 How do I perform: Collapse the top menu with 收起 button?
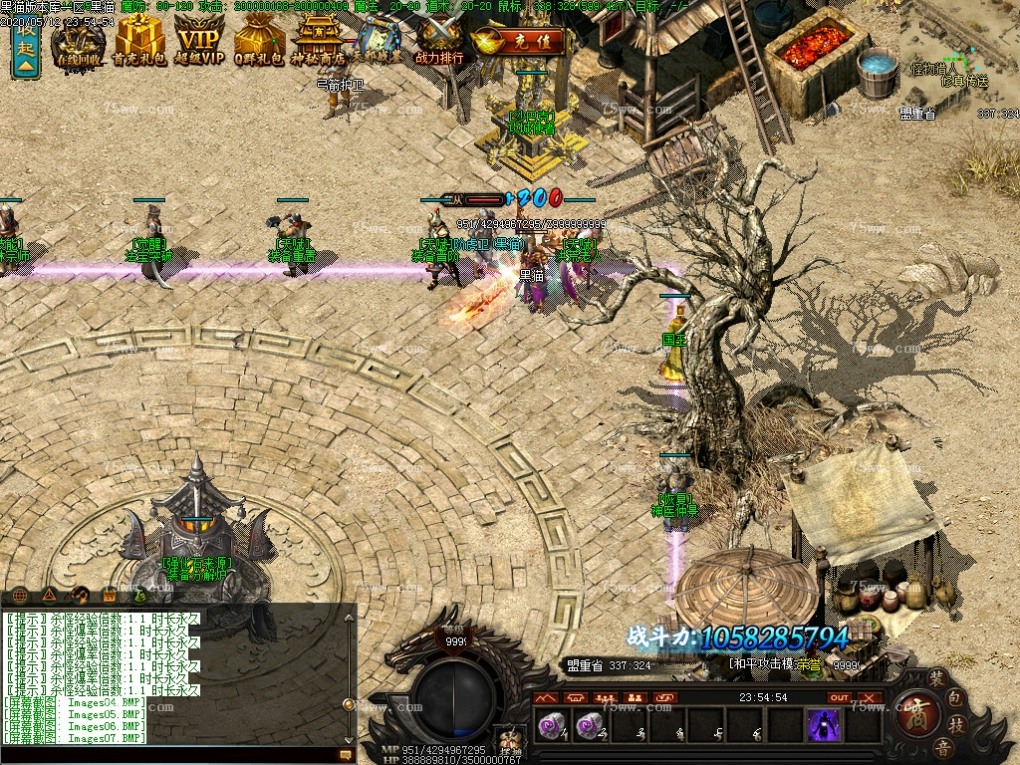pos(25,48)
